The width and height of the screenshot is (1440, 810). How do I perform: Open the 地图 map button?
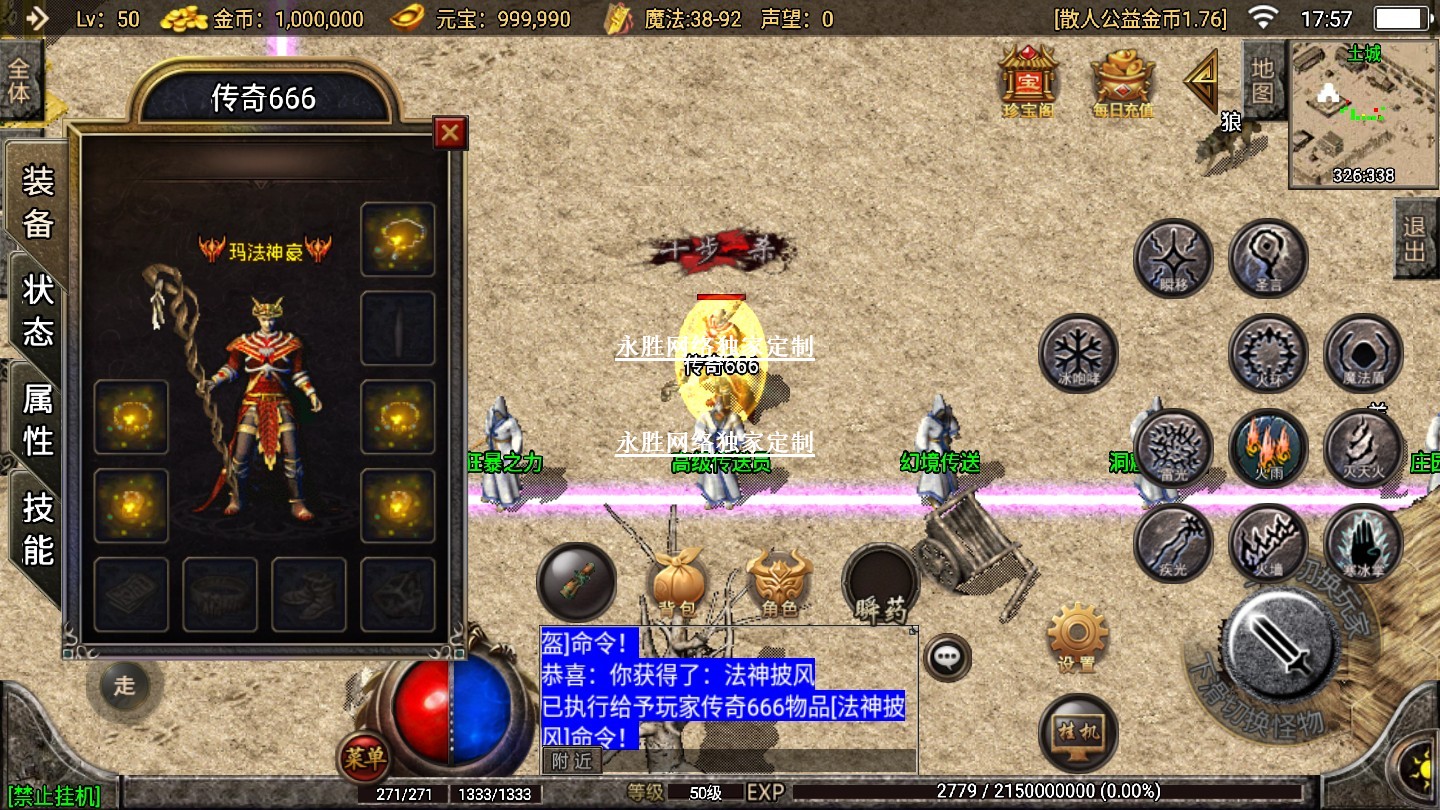(1263, 82)
